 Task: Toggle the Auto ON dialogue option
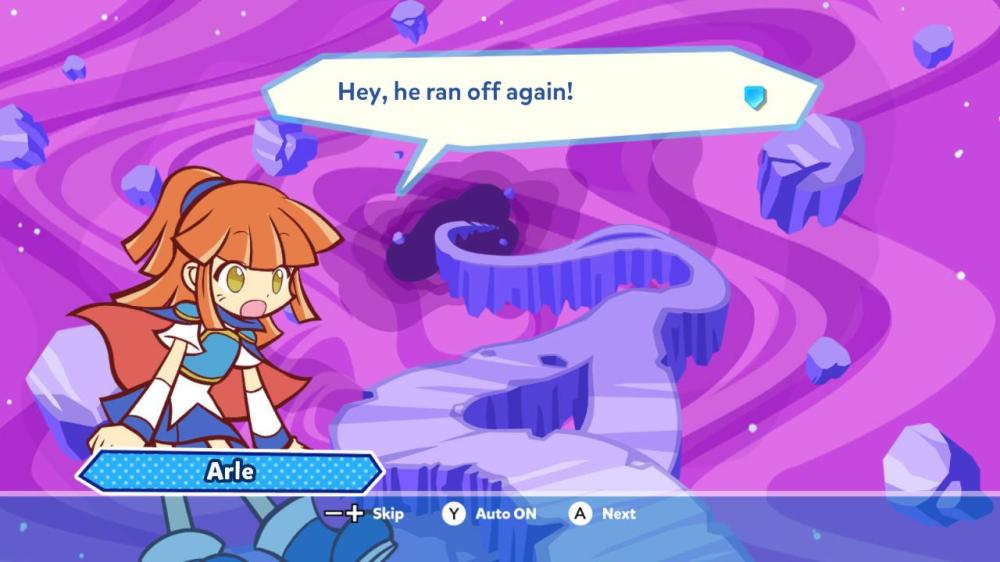click(491, 514)
